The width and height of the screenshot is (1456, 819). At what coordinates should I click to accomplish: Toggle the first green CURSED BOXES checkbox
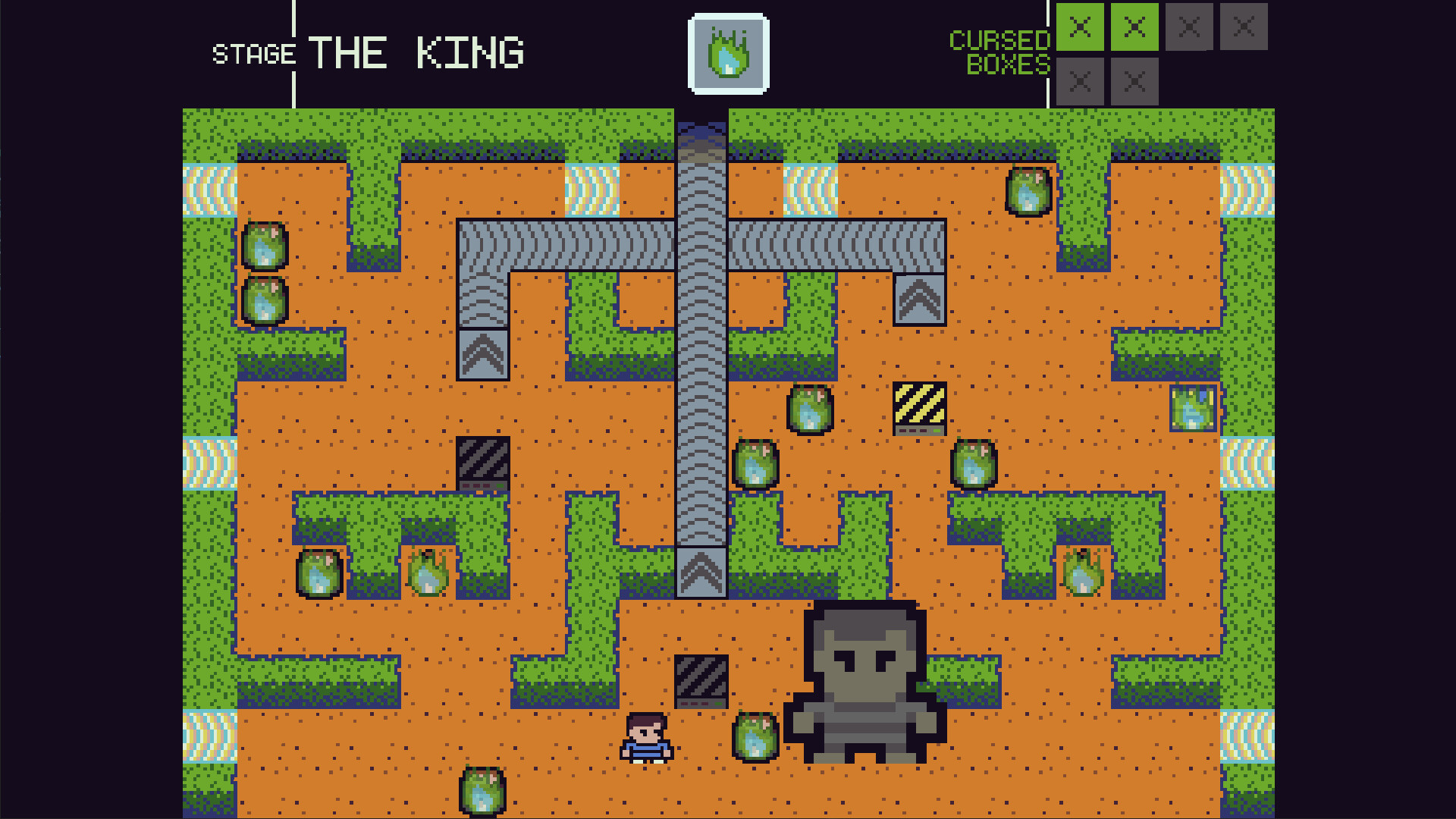tap(1080, 25)
